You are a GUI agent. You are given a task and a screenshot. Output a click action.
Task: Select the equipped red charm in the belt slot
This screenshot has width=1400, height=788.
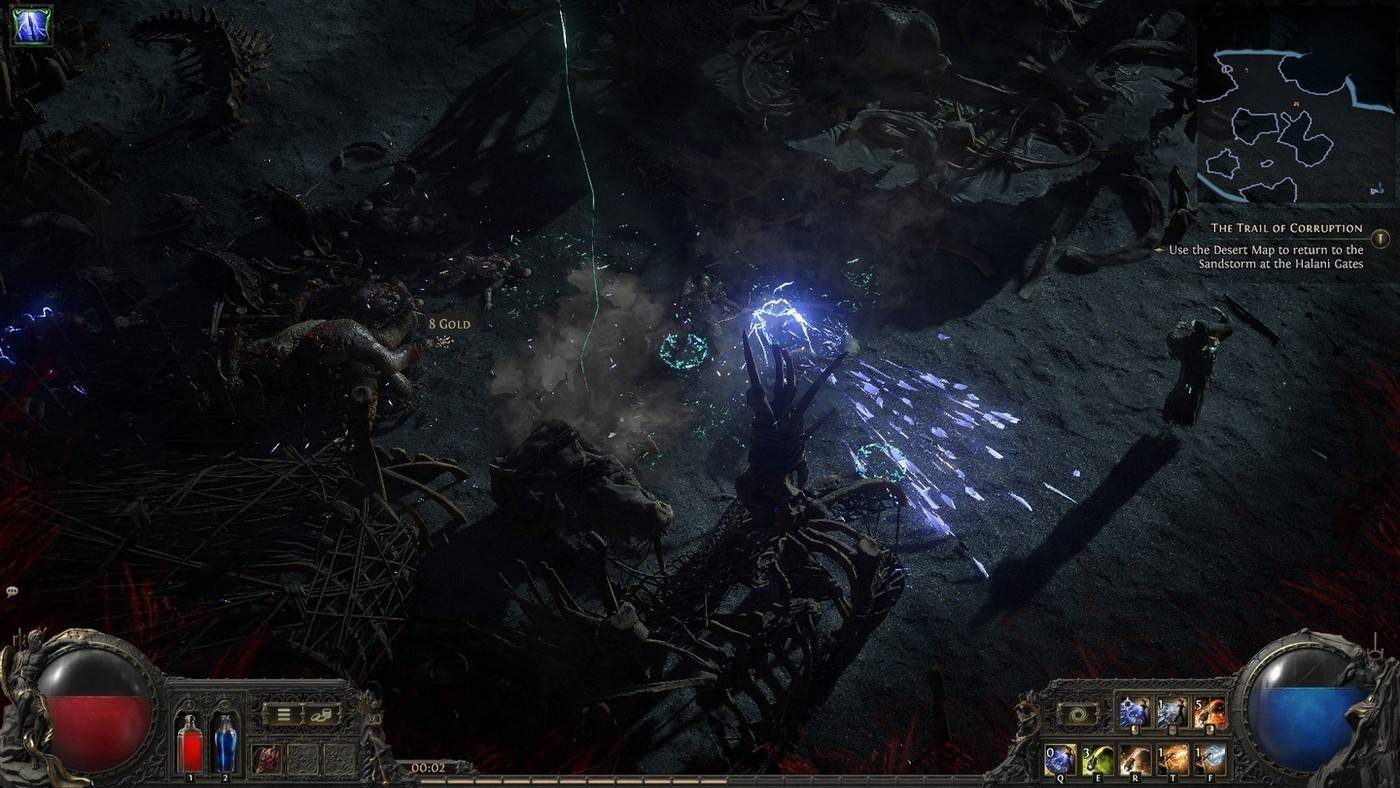pos(266,757)
